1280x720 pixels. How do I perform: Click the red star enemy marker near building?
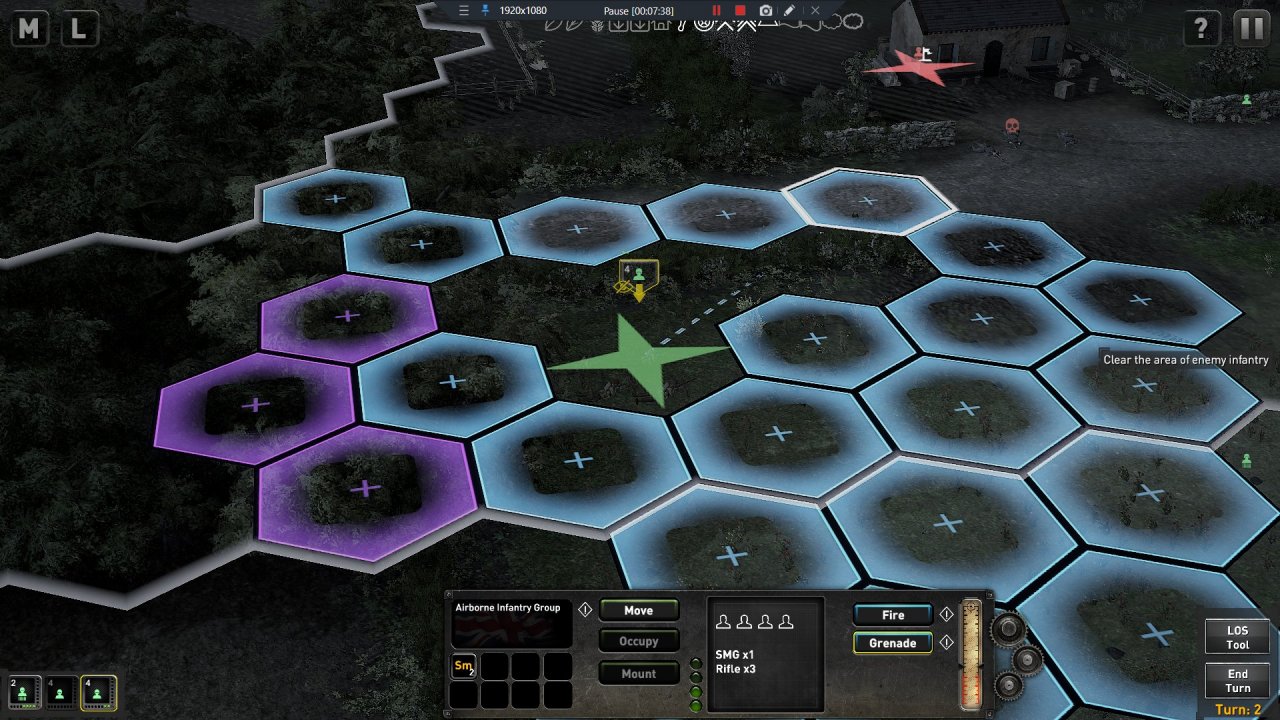[922, 68]
